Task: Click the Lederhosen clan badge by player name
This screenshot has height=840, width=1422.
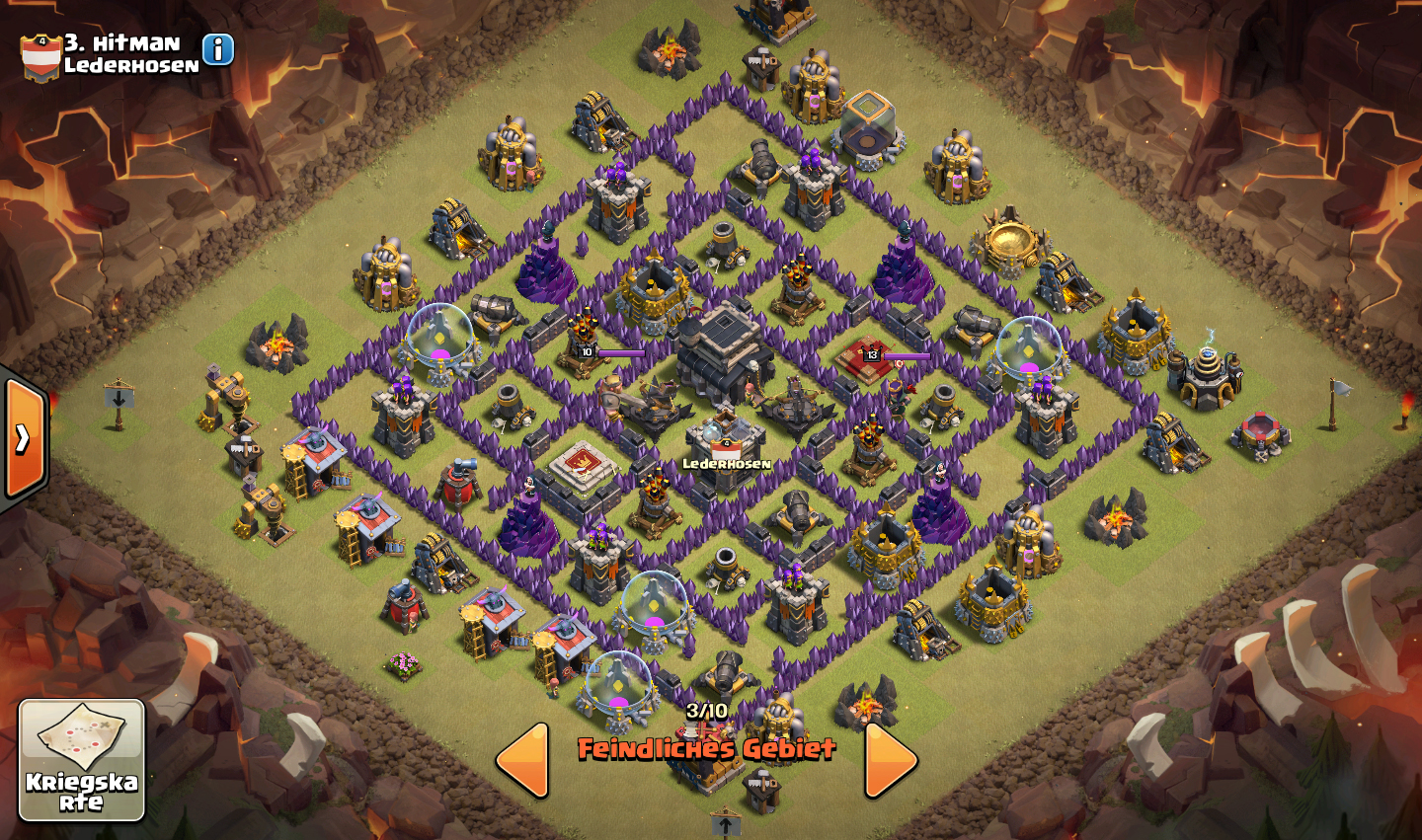Action: pos(40,57)
